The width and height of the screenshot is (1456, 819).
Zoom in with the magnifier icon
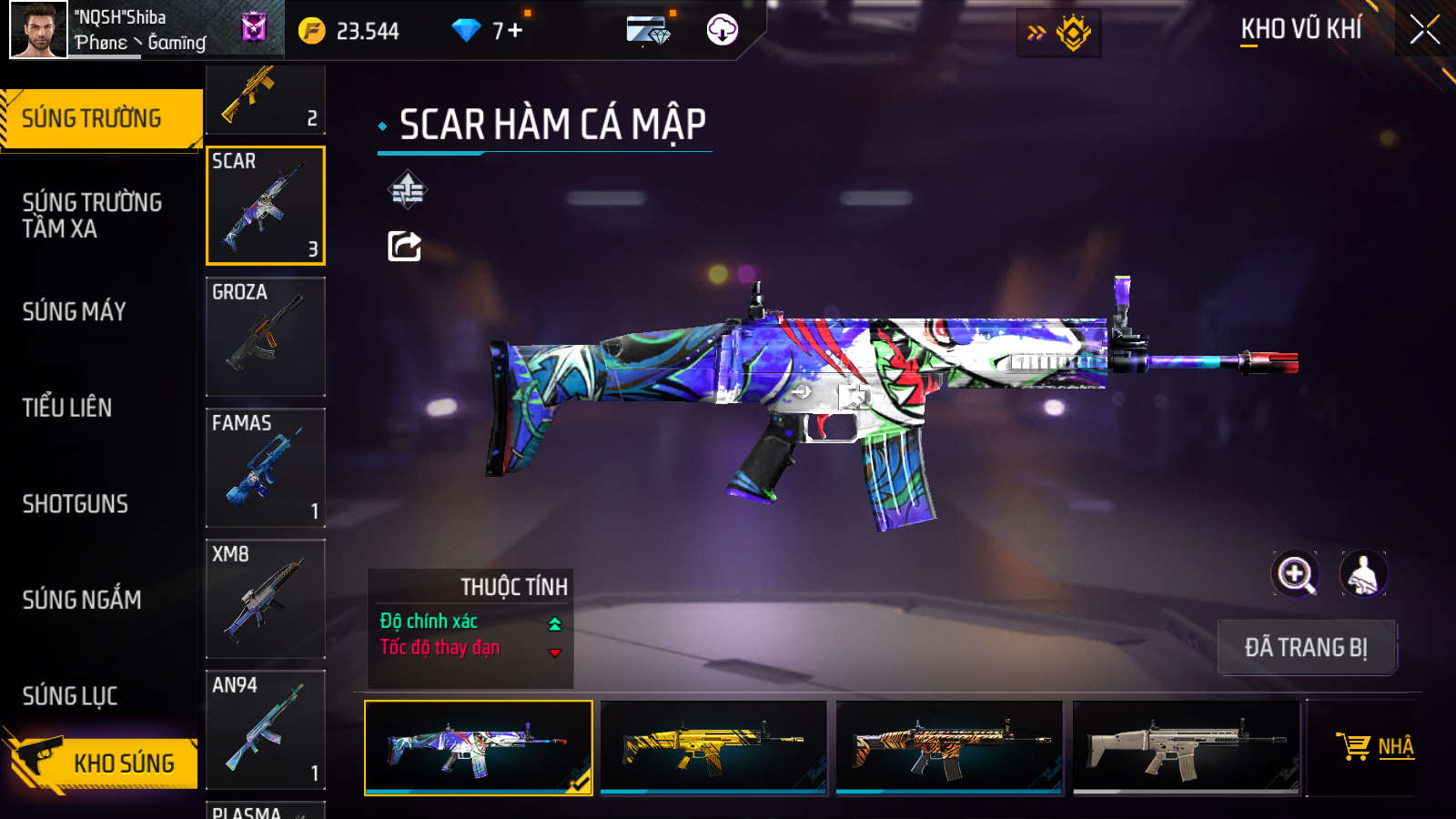[x=1295, y=574]
